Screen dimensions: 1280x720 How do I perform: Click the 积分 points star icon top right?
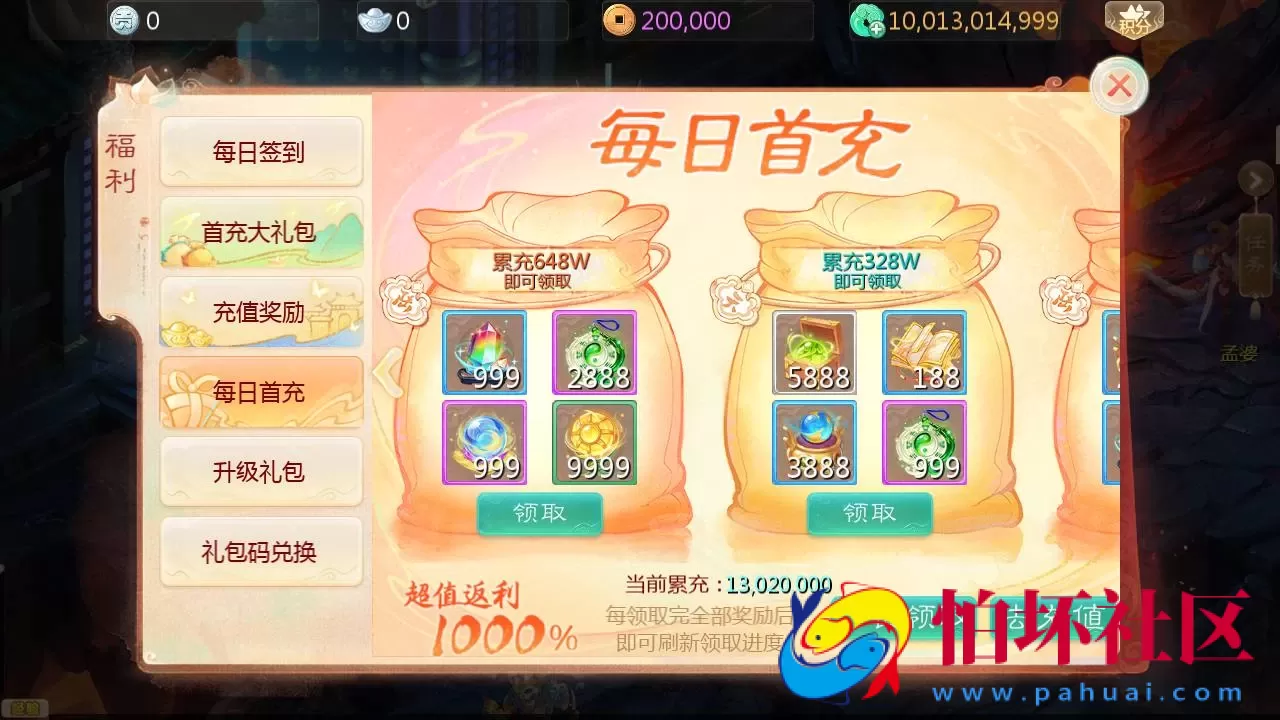point(1135,18)
